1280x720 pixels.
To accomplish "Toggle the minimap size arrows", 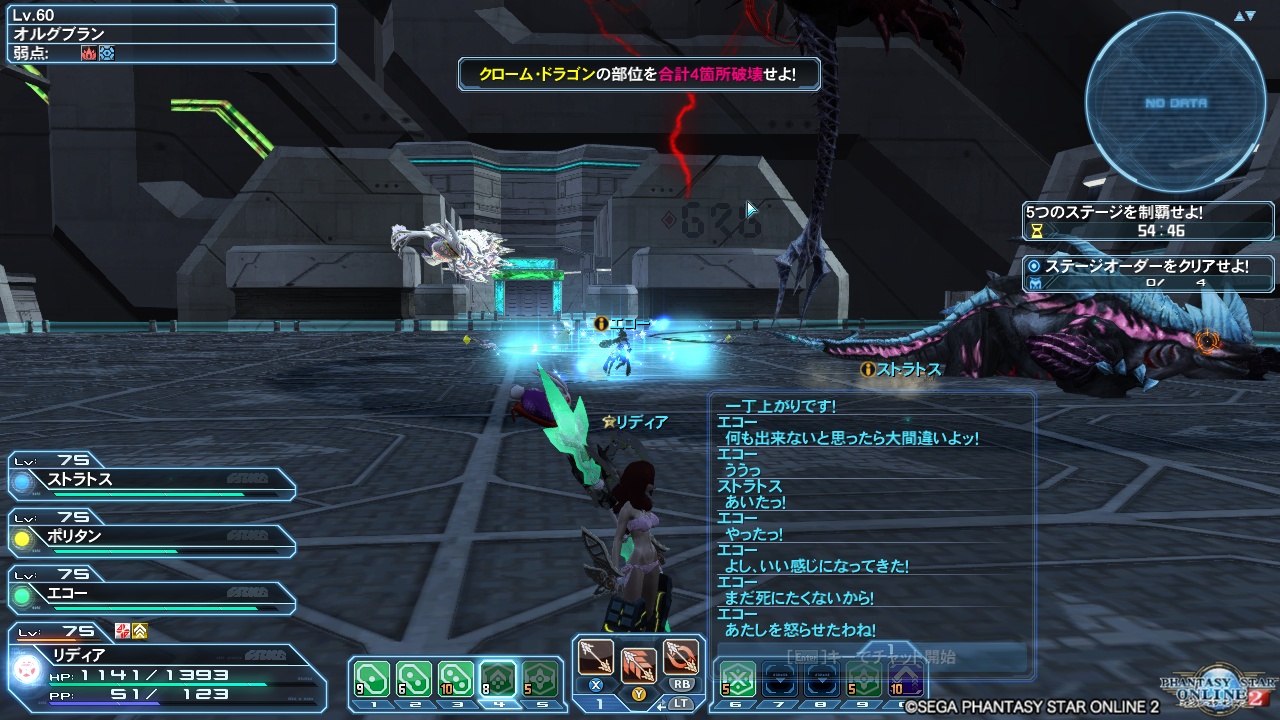I will [x=1244, y=16].
